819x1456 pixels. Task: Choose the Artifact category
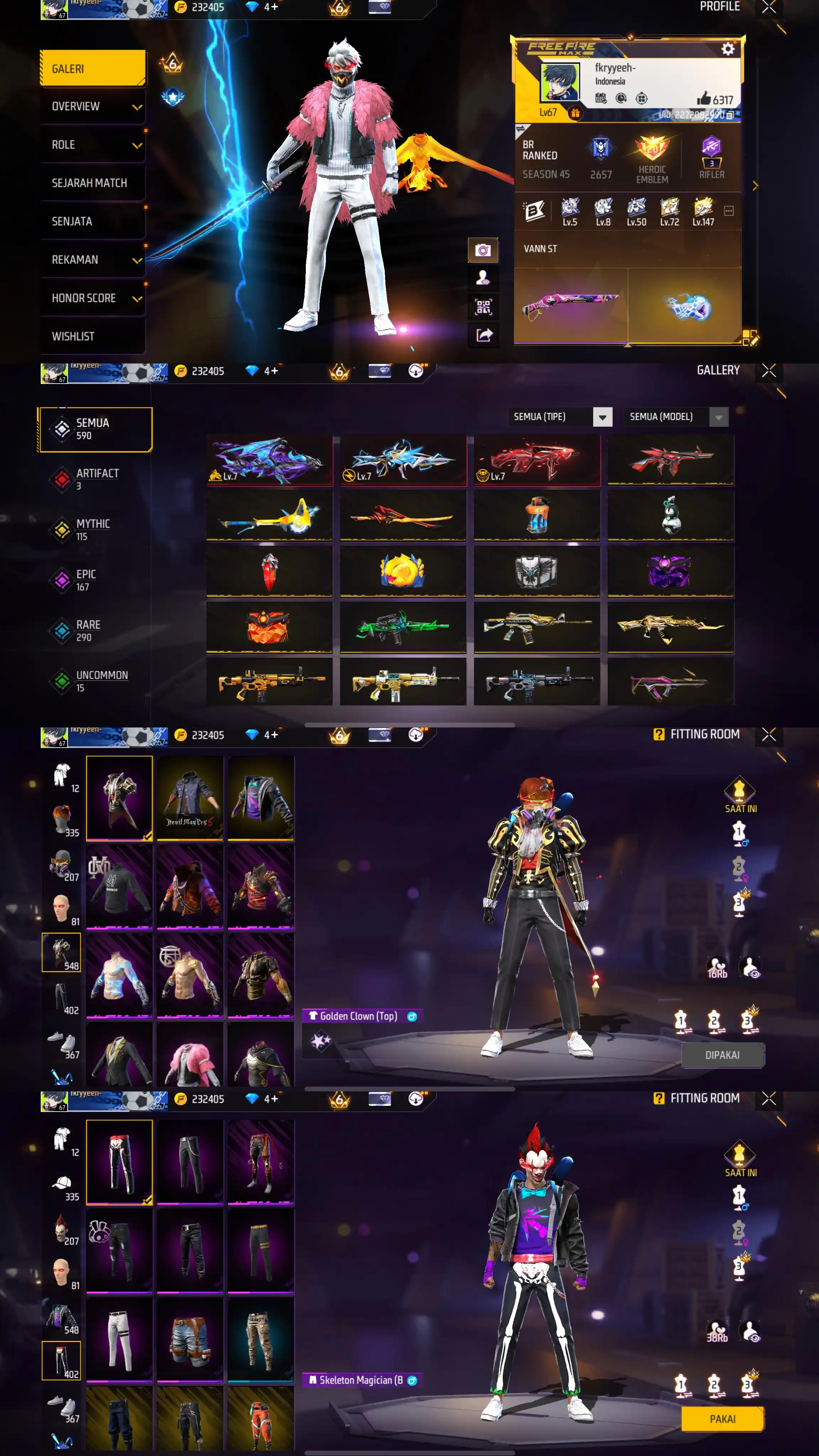pos(97,479)
